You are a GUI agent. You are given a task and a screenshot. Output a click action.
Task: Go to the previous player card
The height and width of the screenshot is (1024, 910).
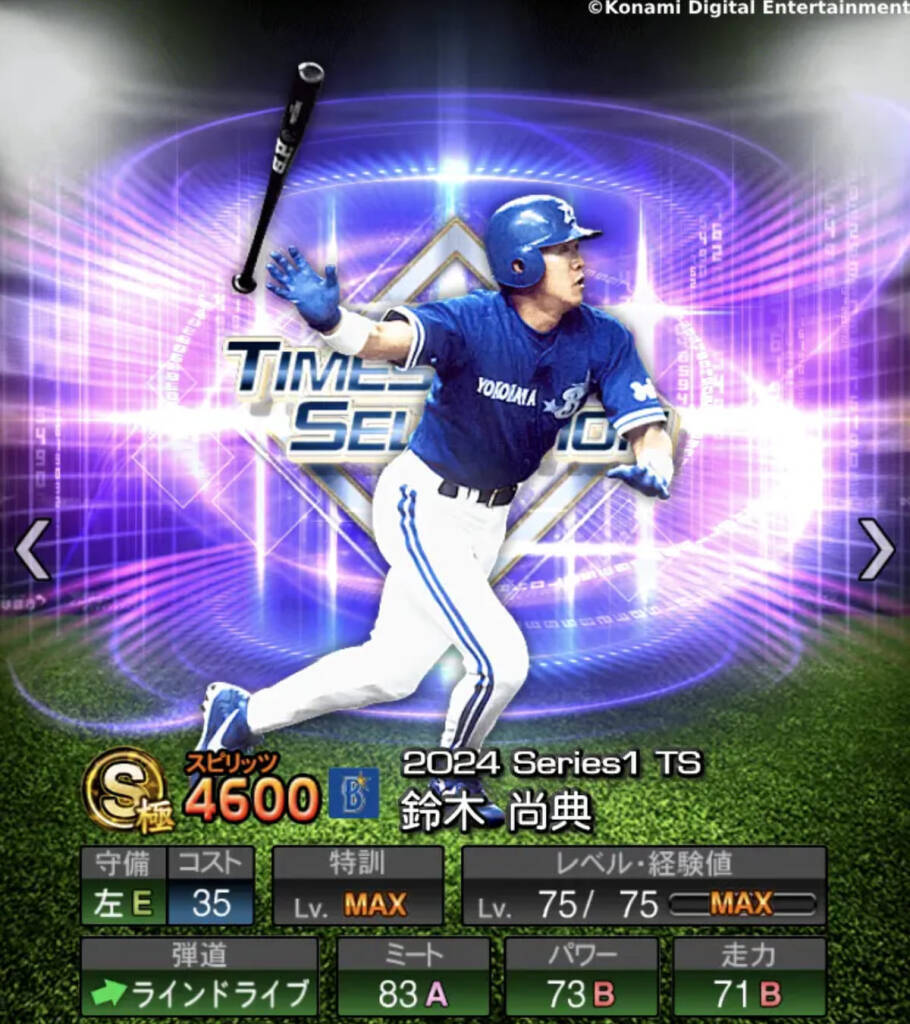click(32, 548)
